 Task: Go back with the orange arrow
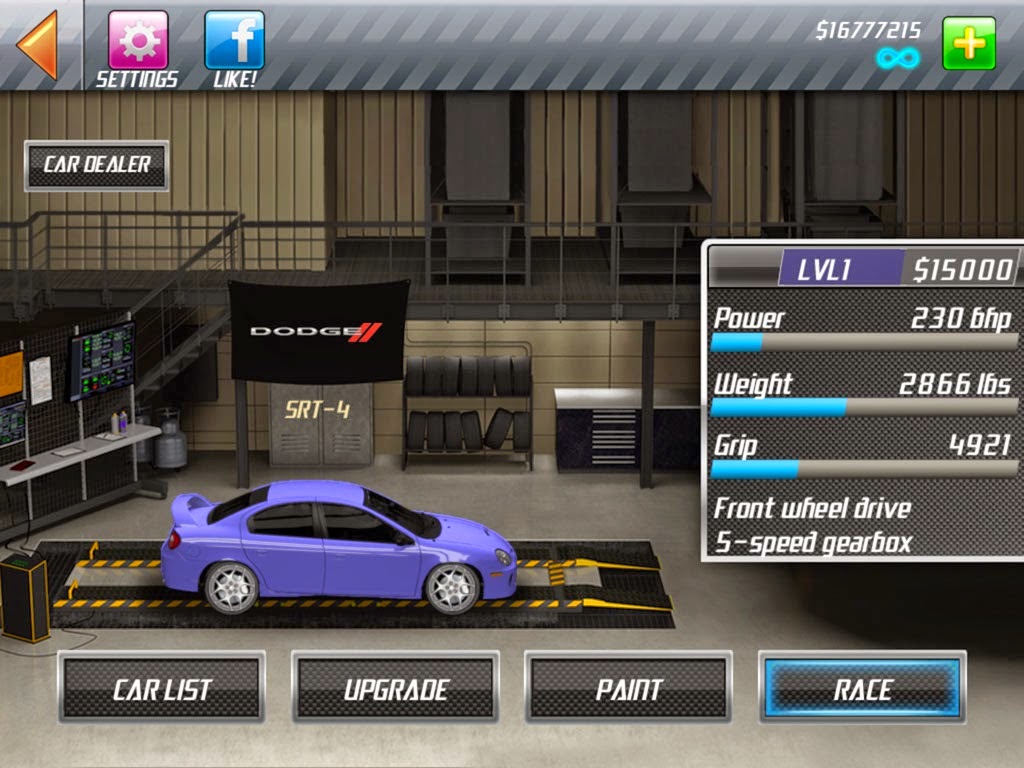pos(38,44)
